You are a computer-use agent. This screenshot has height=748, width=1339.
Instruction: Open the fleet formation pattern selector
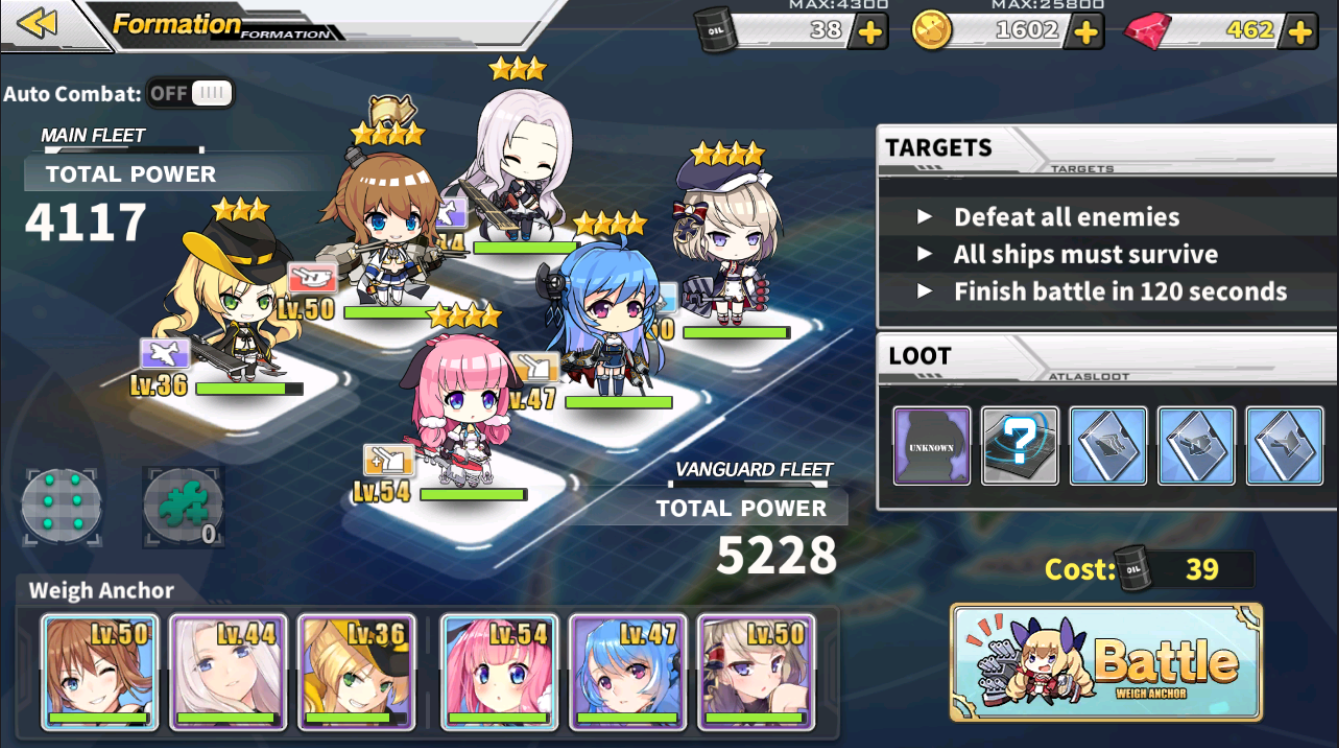click(x=61, y=507)
